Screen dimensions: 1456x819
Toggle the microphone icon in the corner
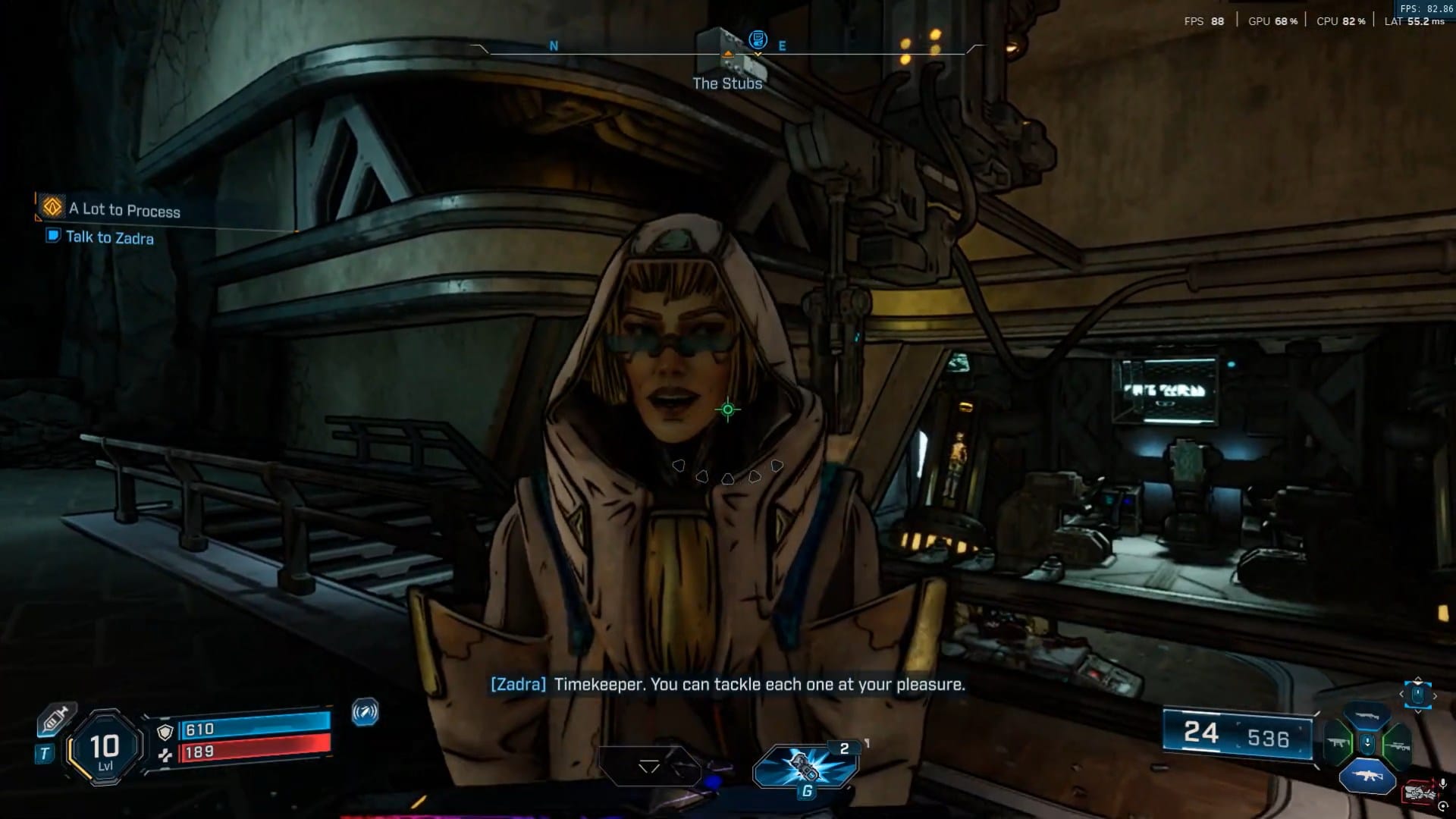pos(1442,783)
